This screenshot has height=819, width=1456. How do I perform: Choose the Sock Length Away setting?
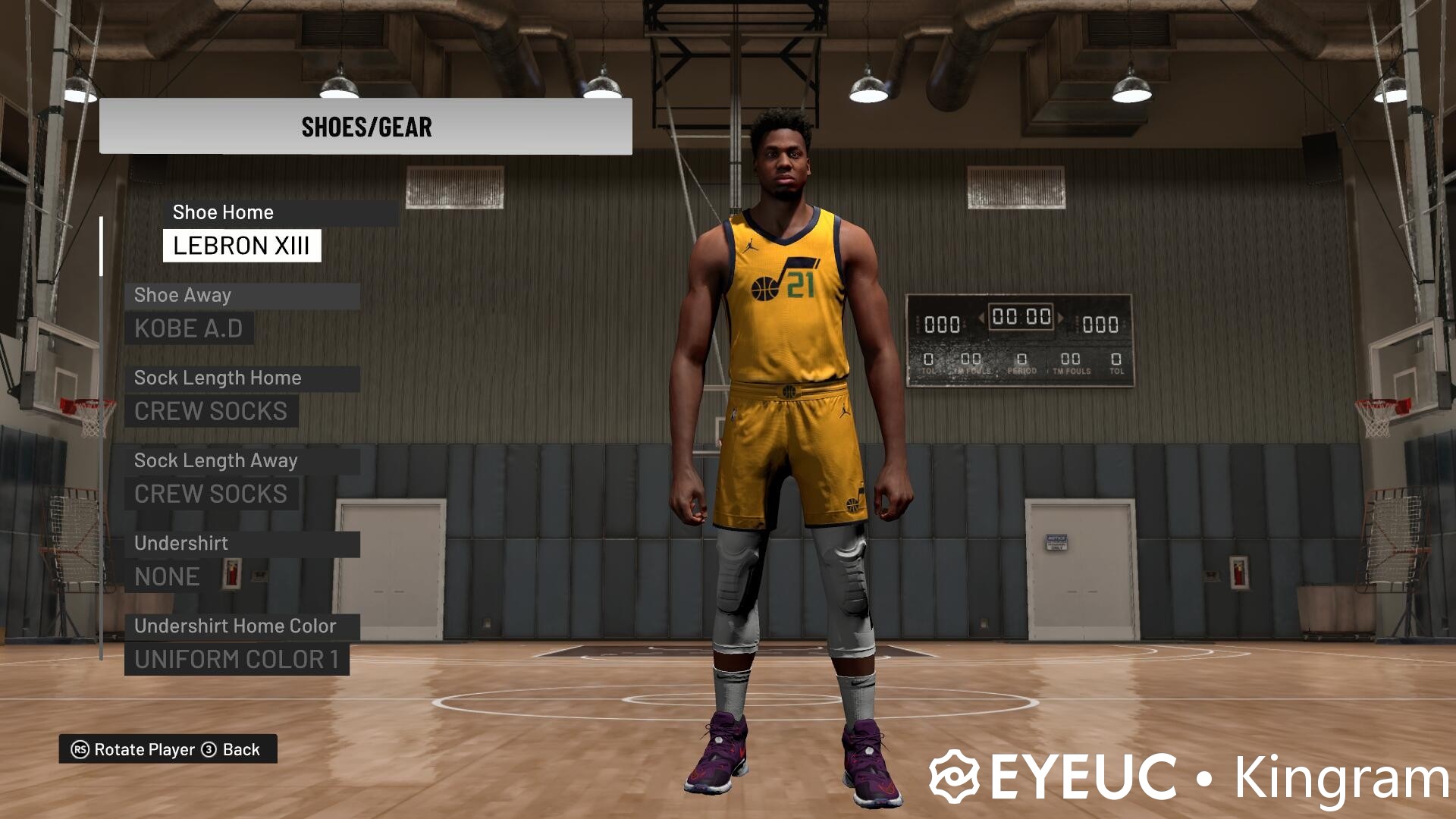coord(216,461)
